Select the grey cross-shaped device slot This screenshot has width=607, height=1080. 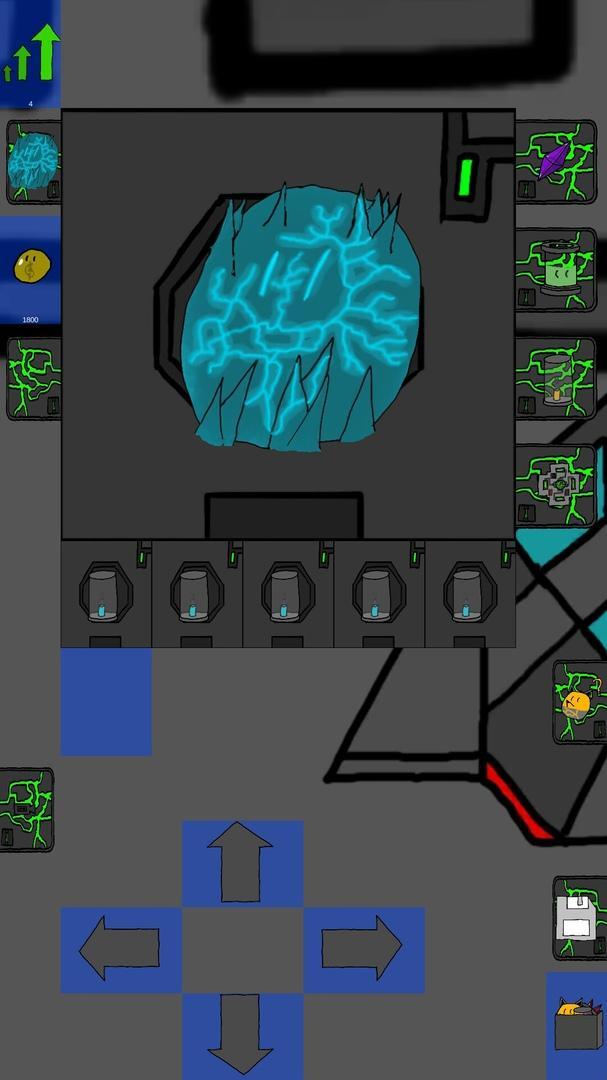(556, 485)
